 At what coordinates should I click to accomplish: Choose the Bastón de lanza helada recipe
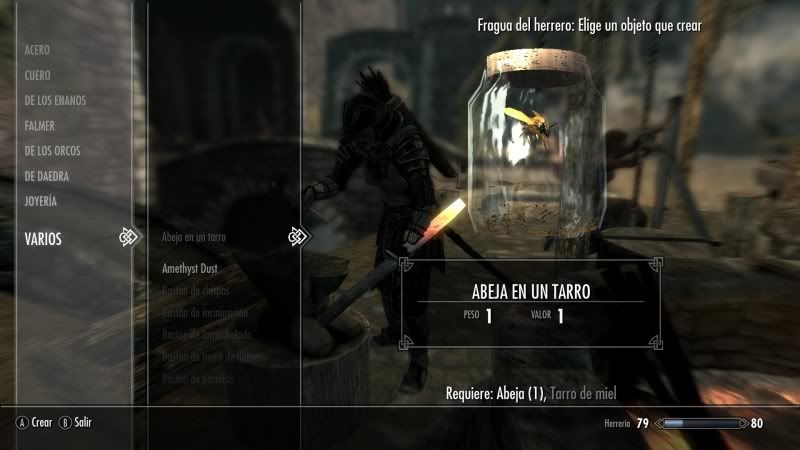click(x=207, y=335)
